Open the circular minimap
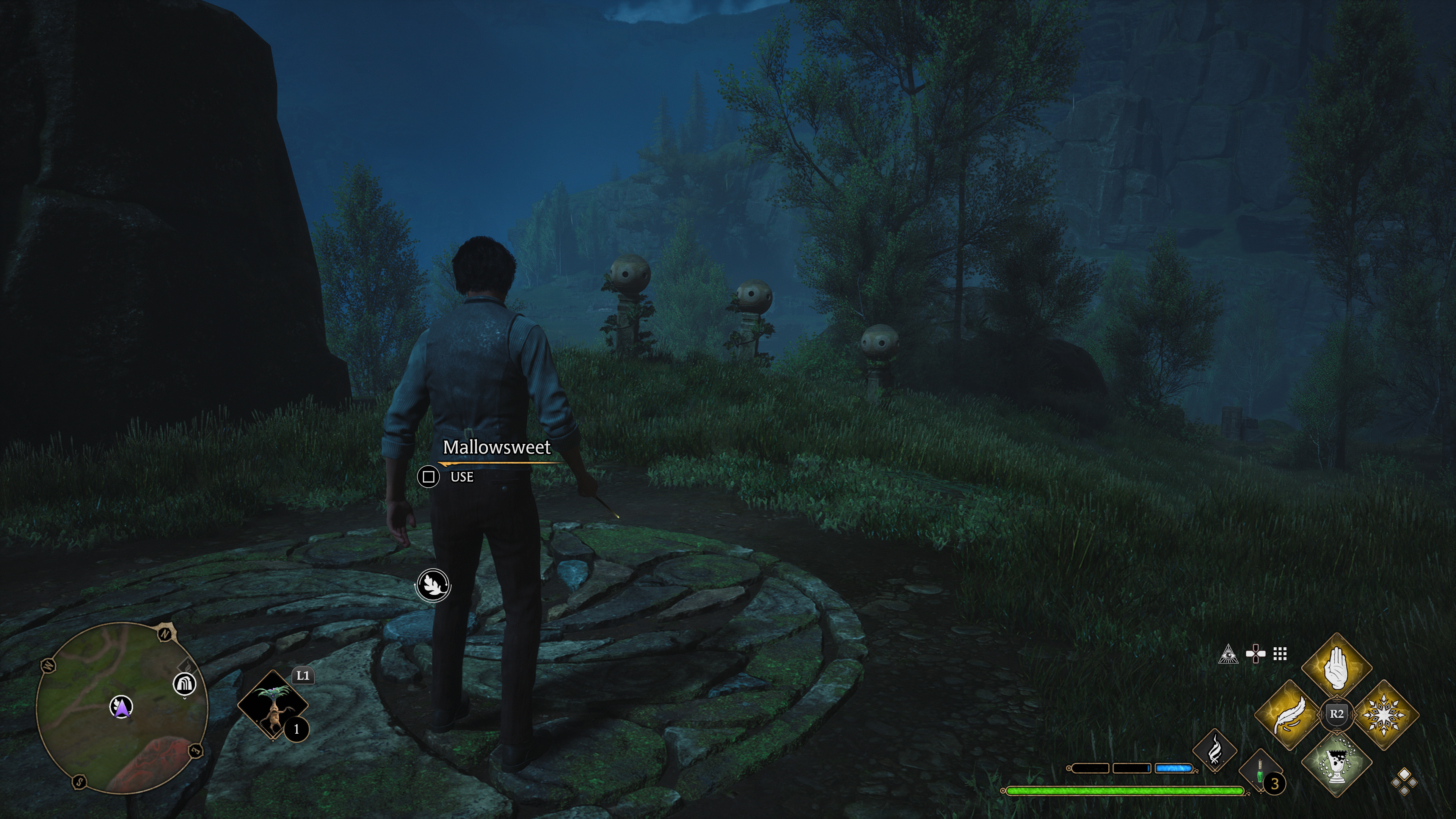 coord(121,706)
